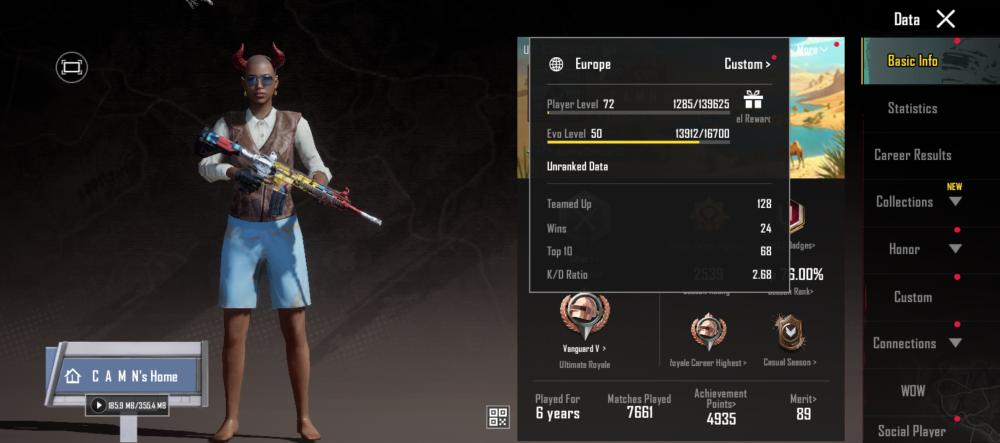The height and width of the screenshot is (443, 1000).
Task: View Merit score details
Action: [803, 409]
